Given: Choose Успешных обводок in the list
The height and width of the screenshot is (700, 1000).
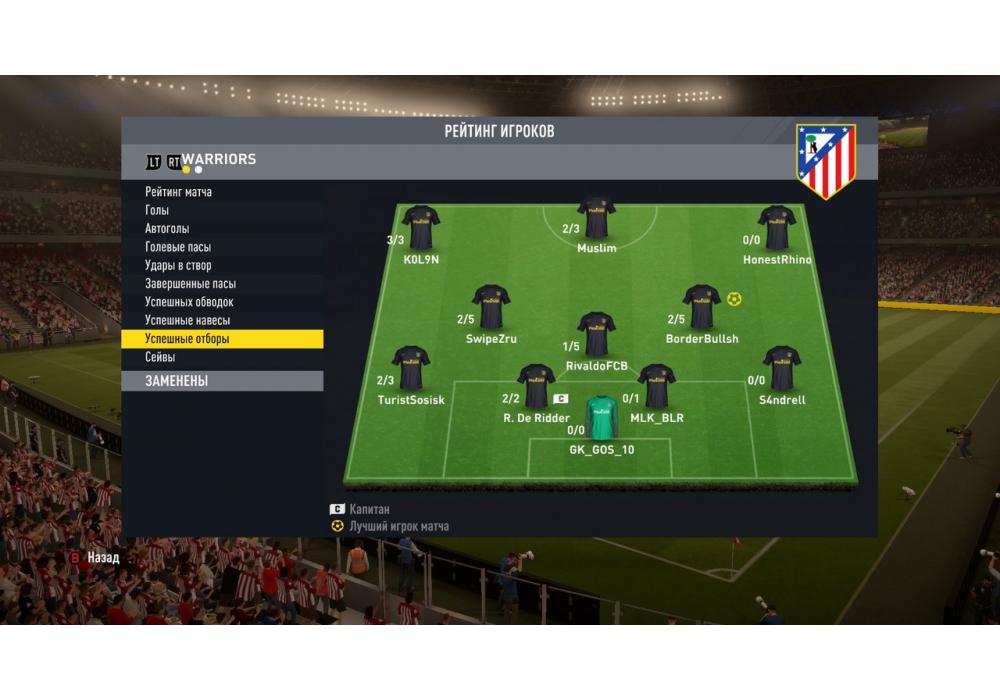Looking at the screenshot, I should coord(189,302).
